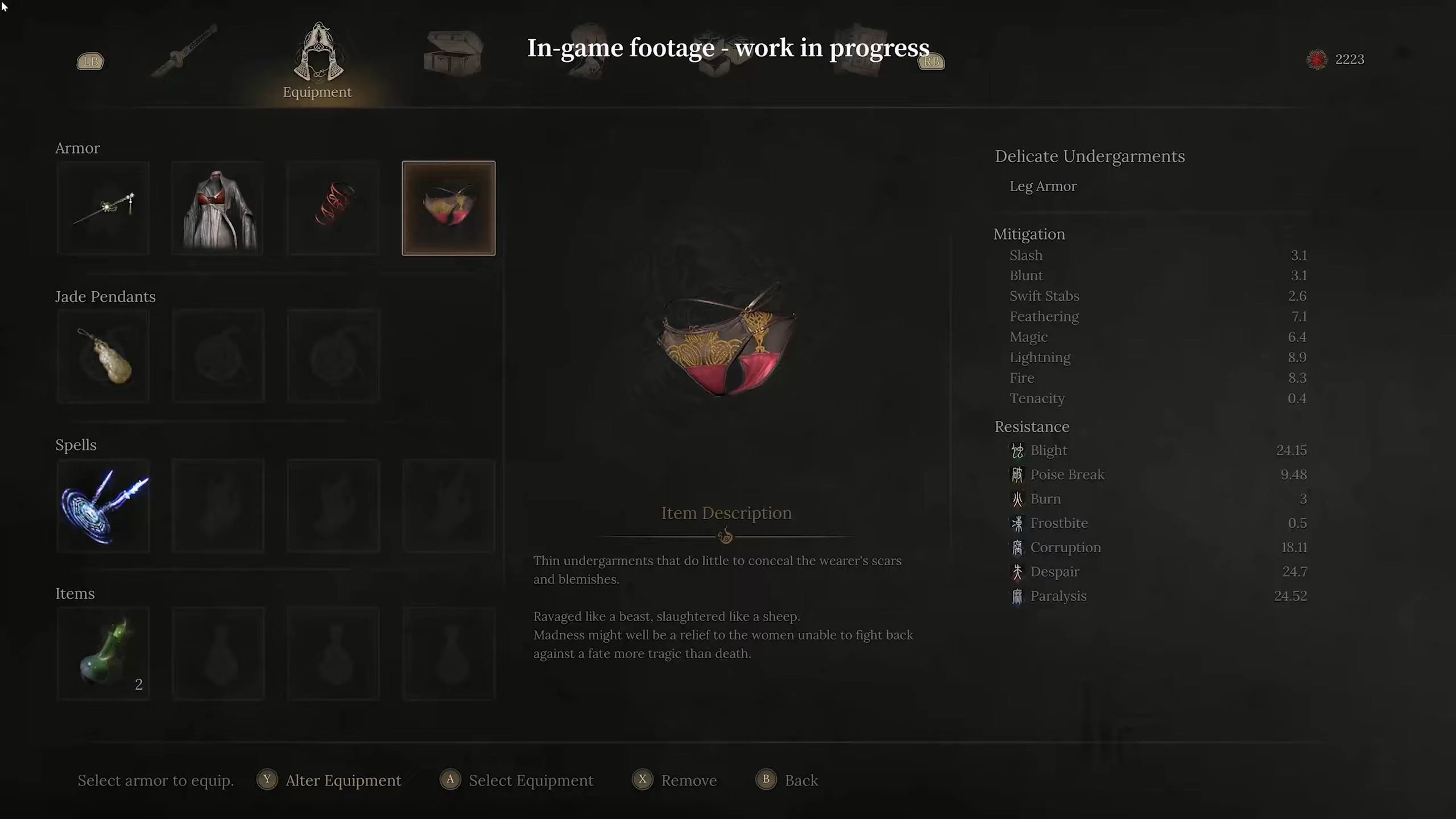Choose the green flask item slot
Image resolution: width=1456 pixels, height=819 pixels.
point(103,653)
